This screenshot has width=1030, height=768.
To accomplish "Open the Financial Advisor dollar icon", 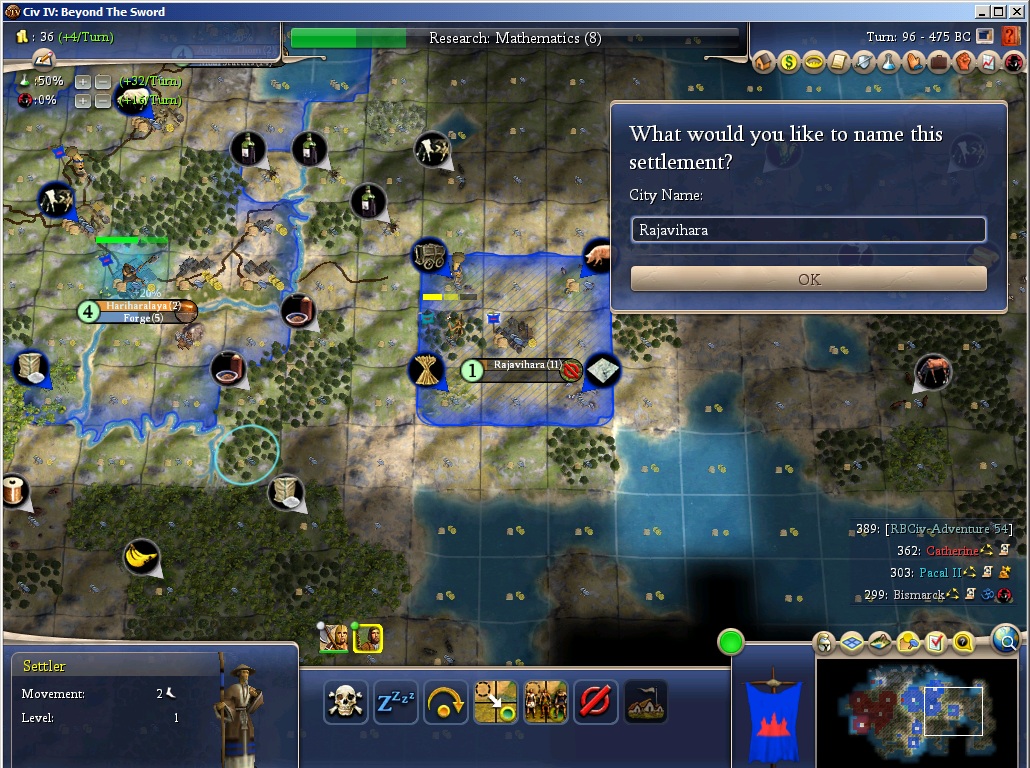I will click(789, 63).
